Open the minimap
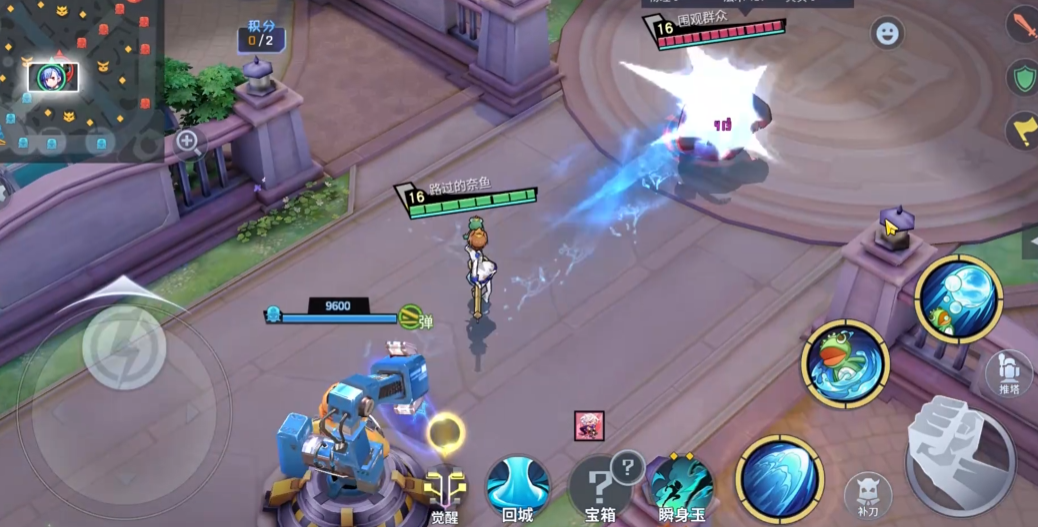Image resolution: width=1038 pixels, height=527 pixels. tap(78, 80)
